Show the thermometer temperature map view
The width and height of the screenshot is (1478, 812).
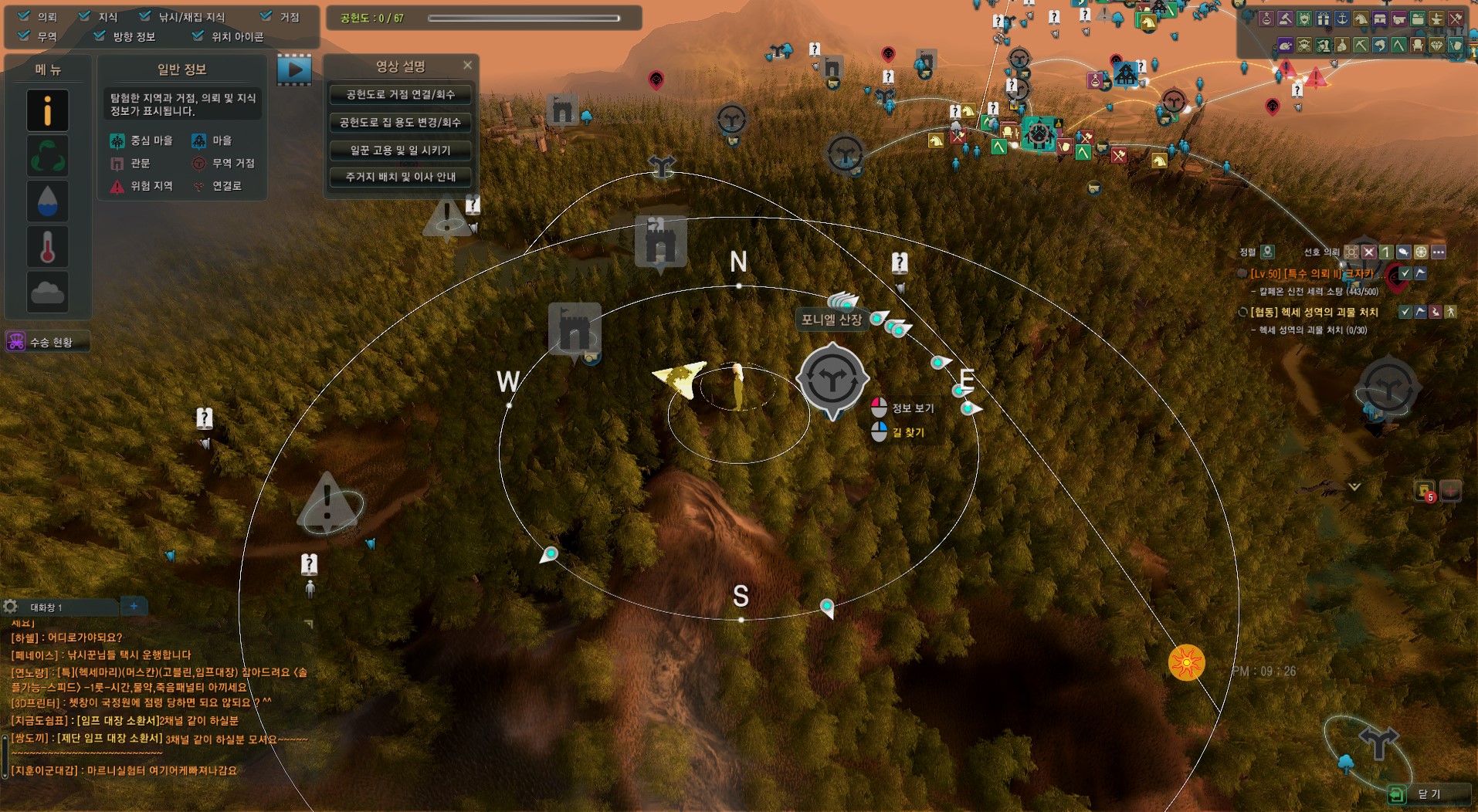click(47, 247)
